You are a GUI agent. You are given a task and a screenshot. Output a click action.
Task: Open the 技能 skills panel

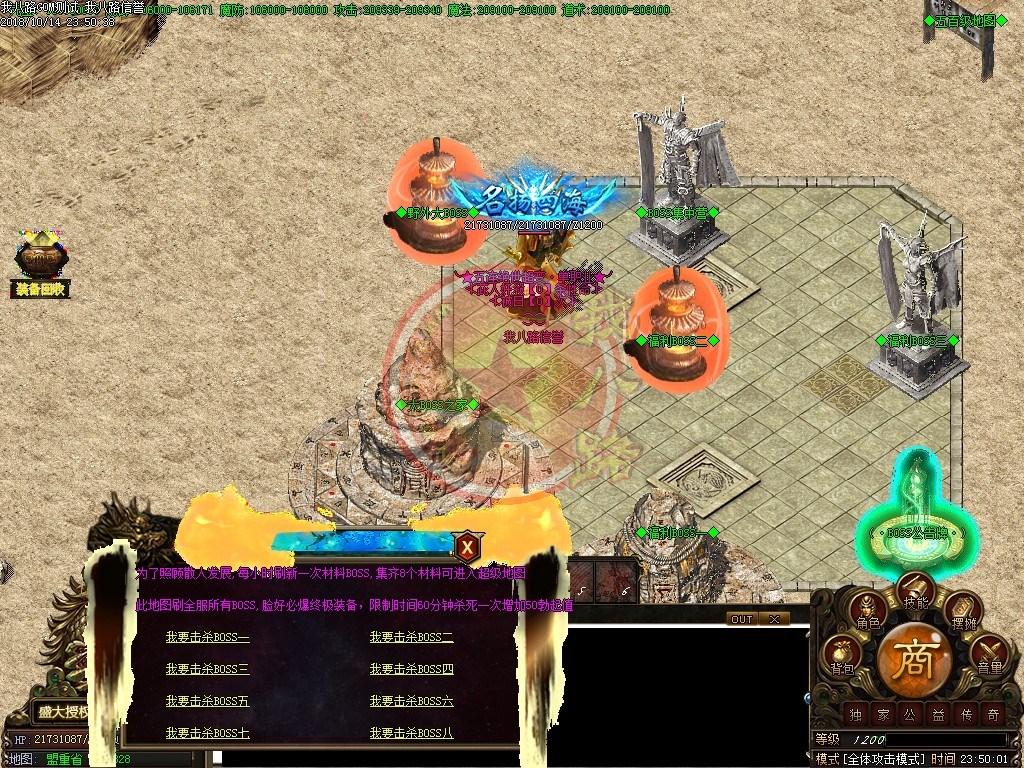pos(916,592)
